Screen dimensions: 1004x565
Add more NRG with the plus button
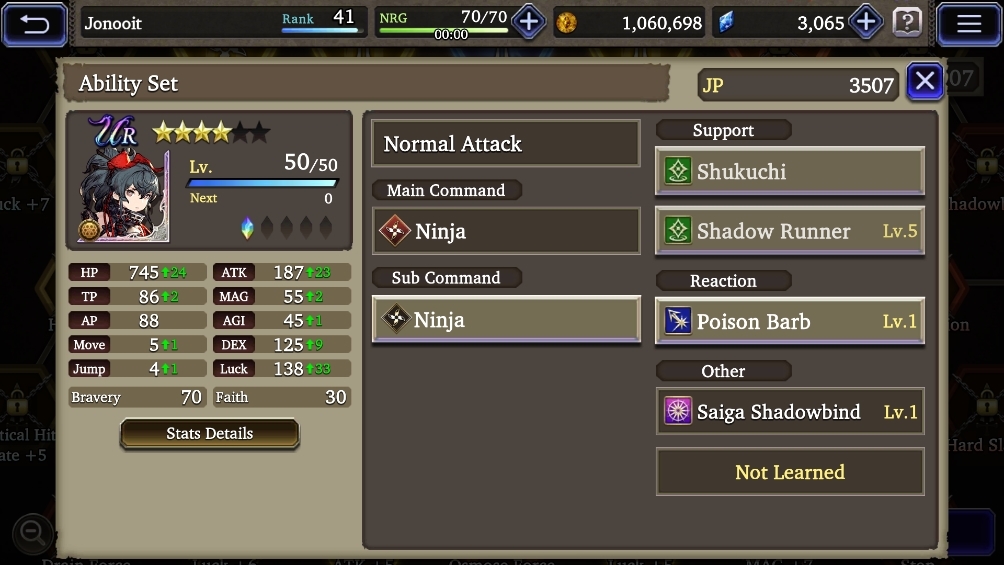(x=528, y=22)
